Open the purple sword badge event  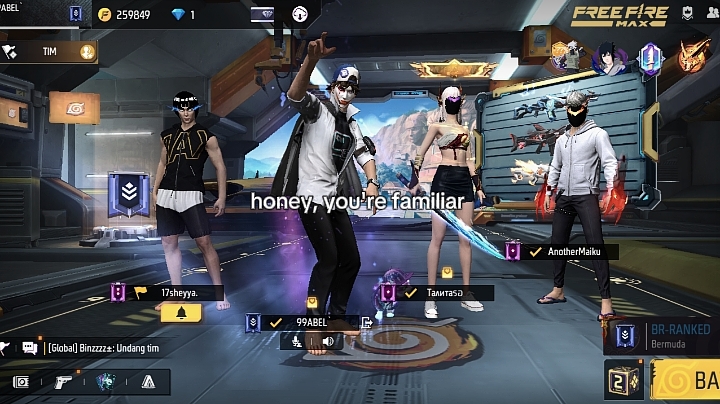pyautogui.click(x=650, y=56)
